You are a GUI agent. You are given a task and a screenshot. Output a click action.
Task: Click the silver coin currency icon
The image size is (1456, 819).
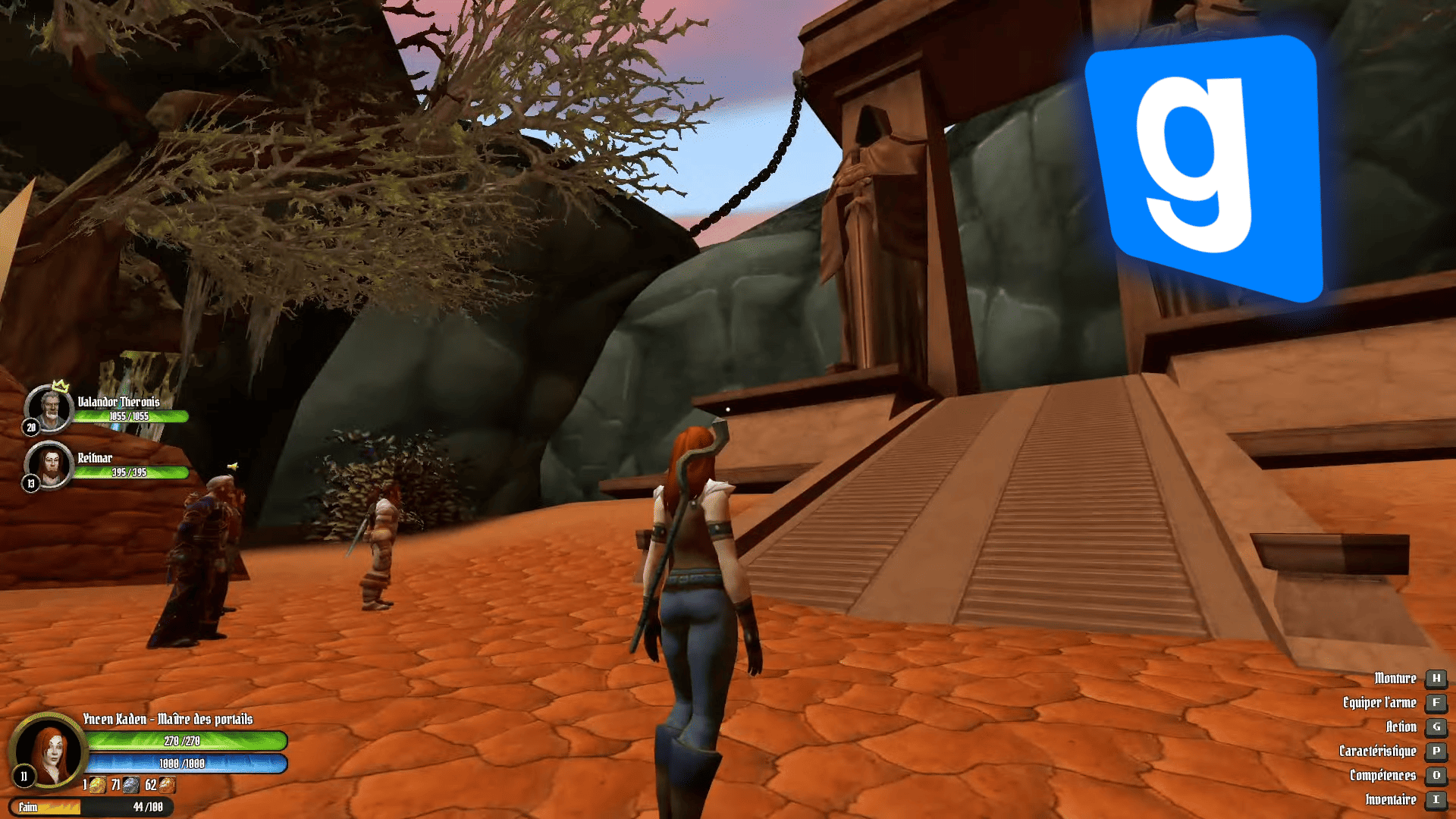(131, 785)
